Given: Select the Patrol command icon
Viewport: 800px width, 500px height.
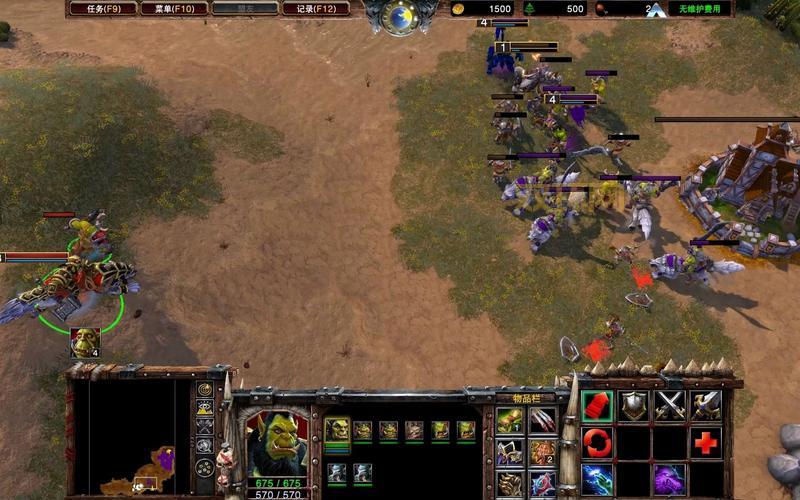Looking at the screenshot, I should (706, 406).
